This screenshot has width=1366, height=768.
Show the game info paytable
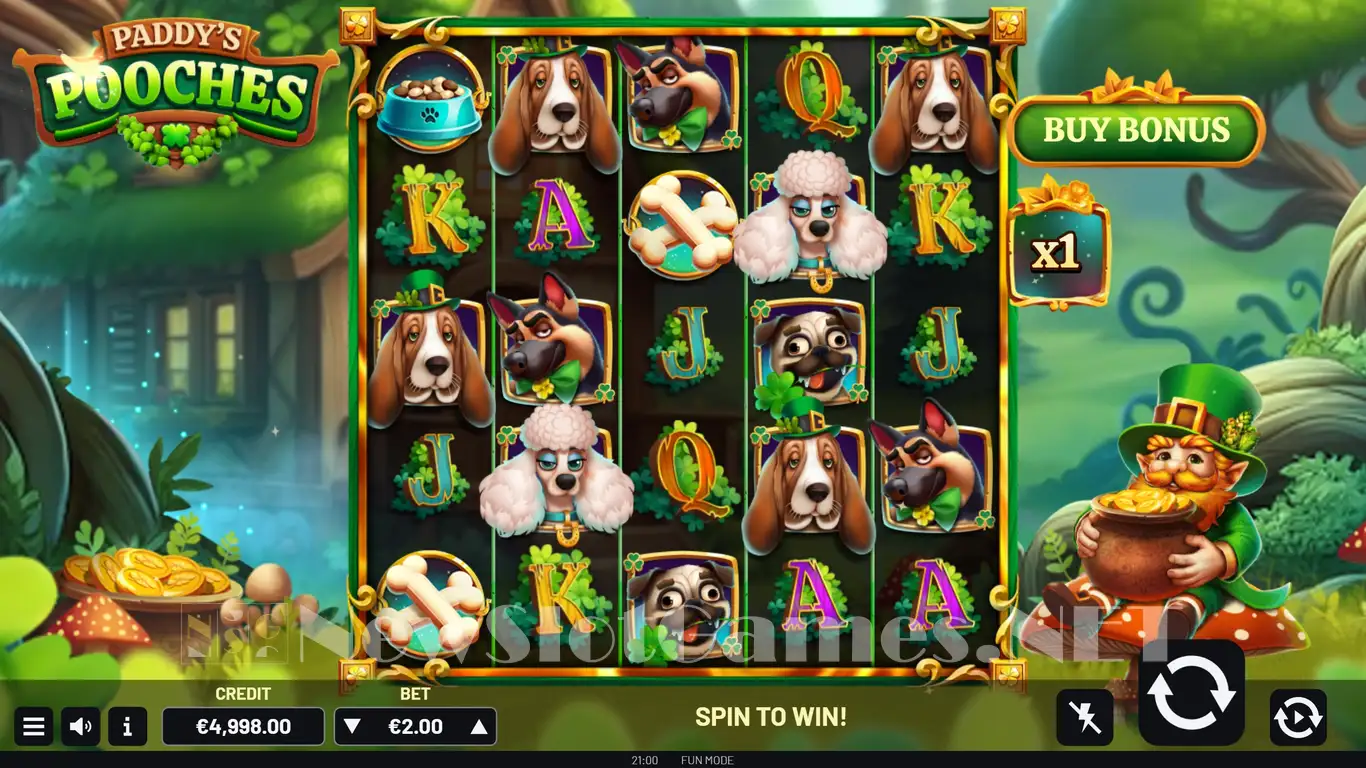(127, 727)
